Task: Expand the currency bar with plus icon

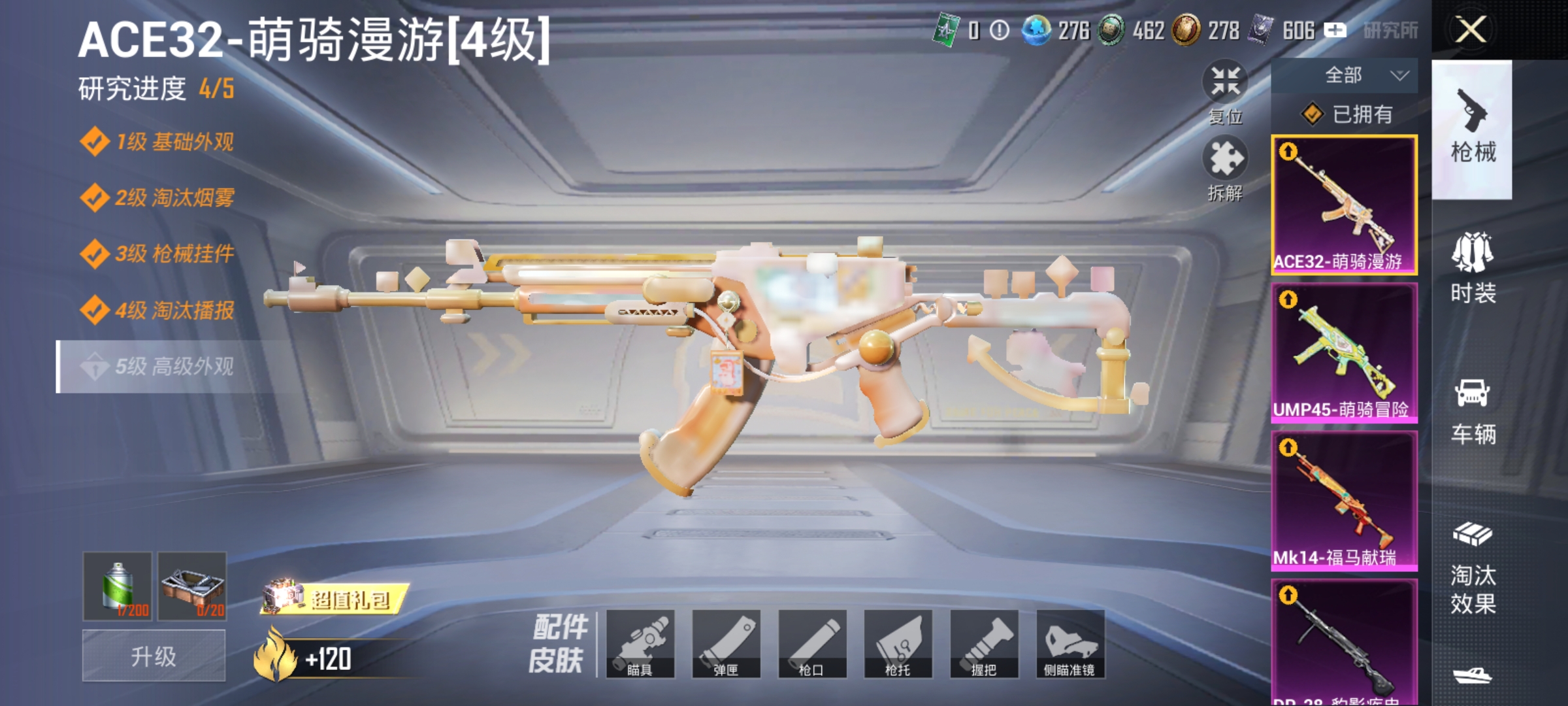Action: point(1337,29)
